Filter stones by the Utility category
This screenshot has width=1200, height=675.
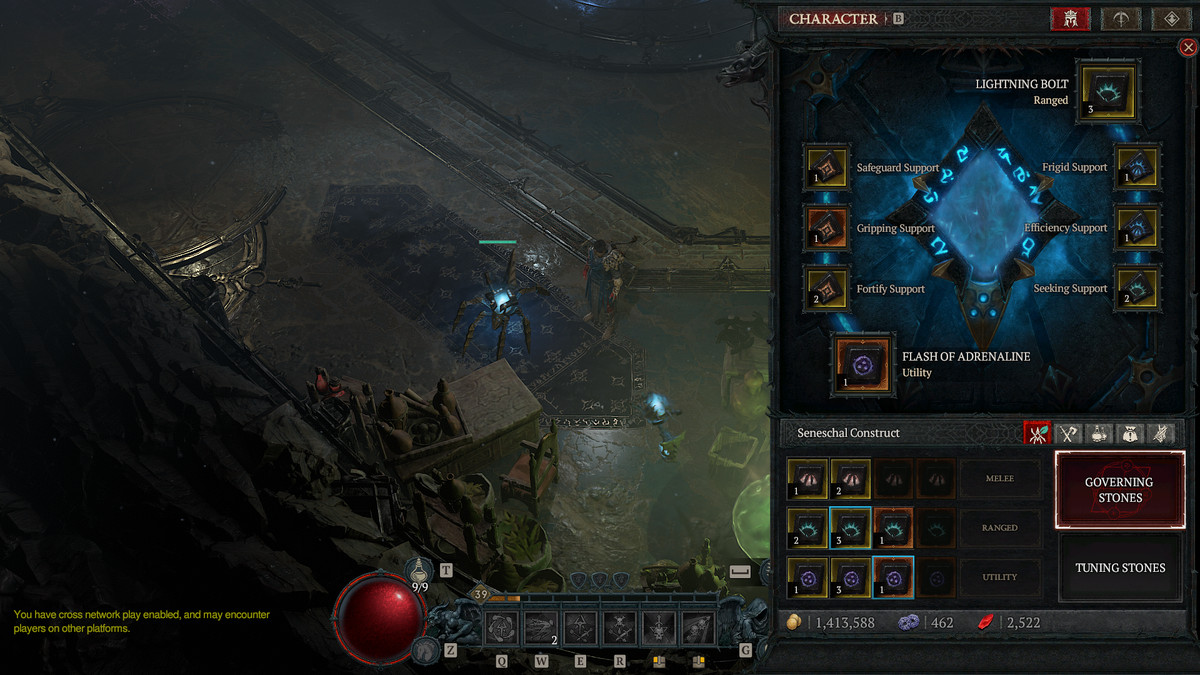[999, 577]
